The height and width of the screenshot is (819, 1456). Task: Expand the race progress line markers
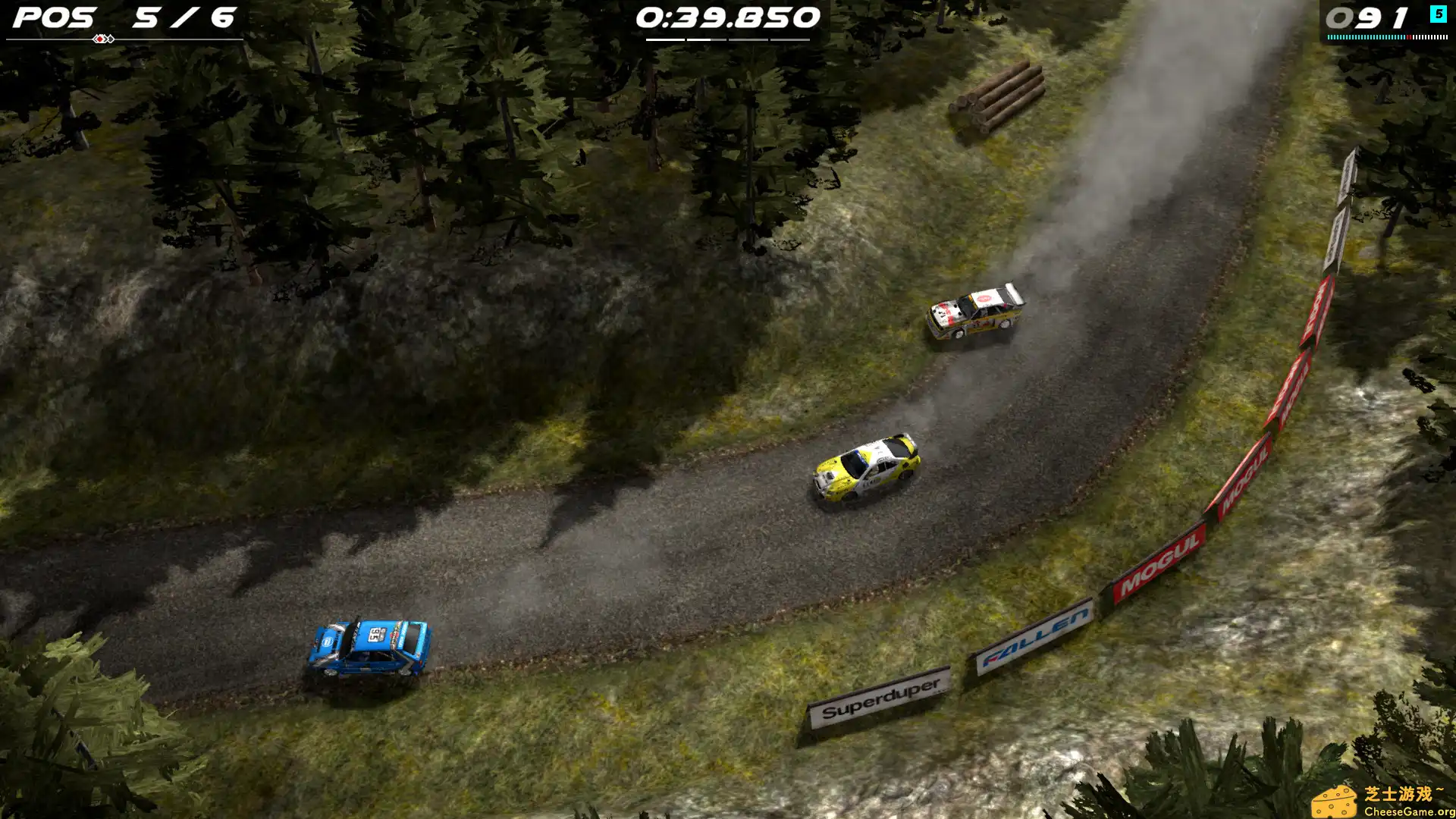[x=102, y=36]
